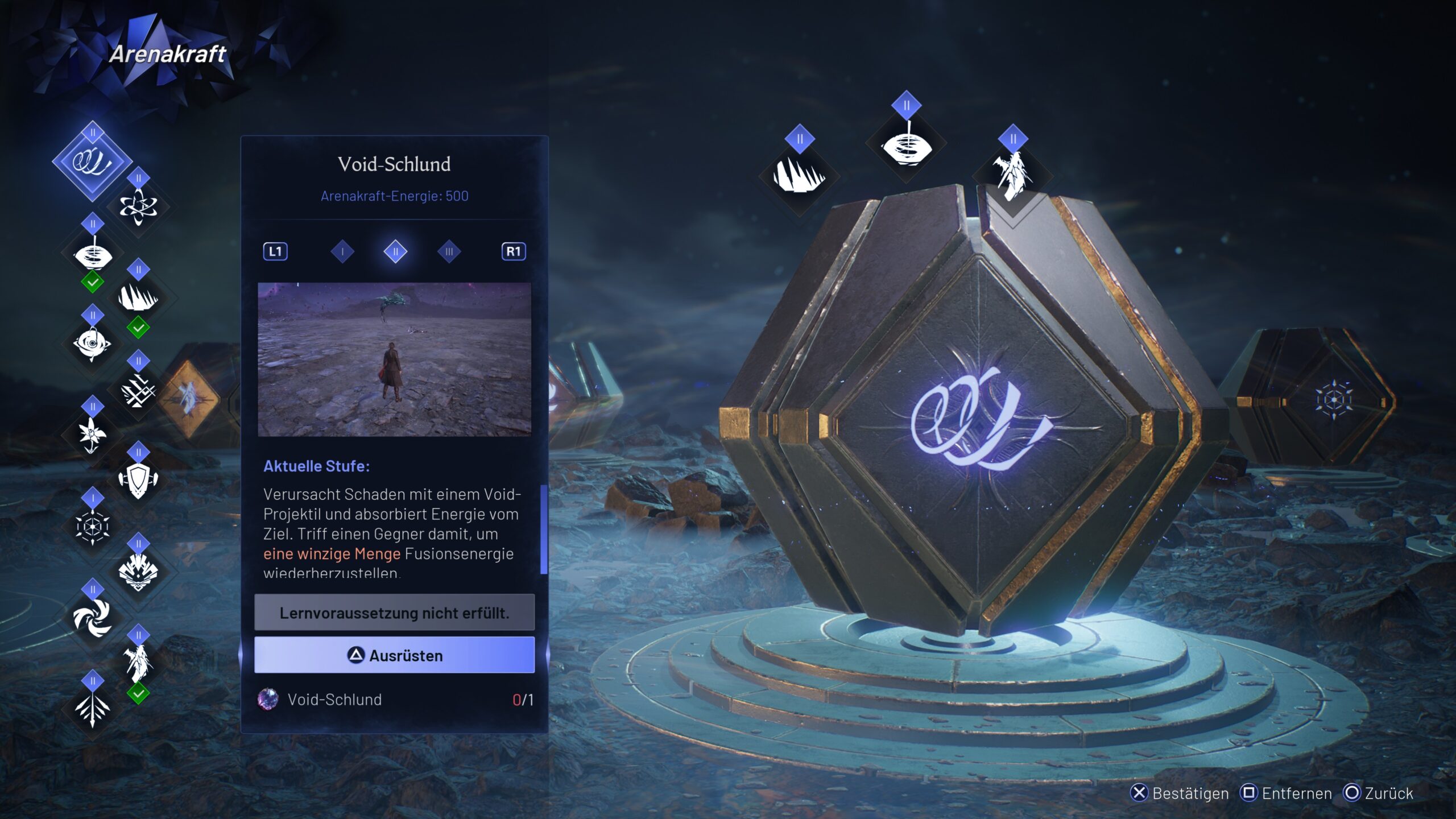Viewport: 1456px width, 819px height.
Task: Select the shield skill icon
Action: tap(138, 481)
